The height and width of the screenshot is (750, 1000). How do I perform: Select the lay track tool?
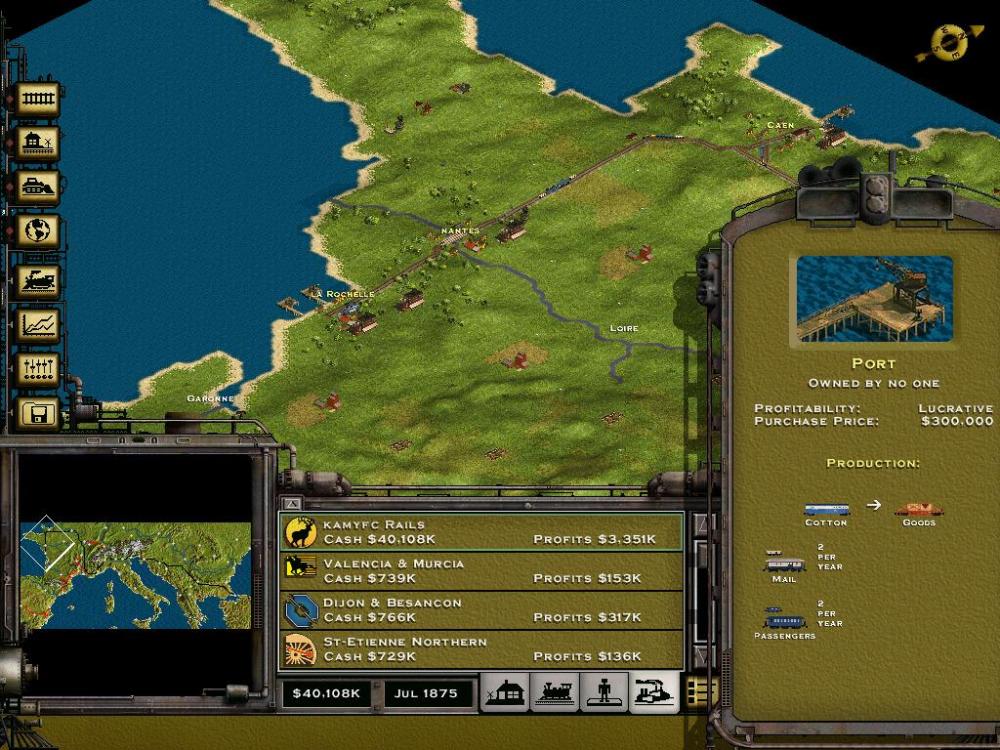(37, 100)
